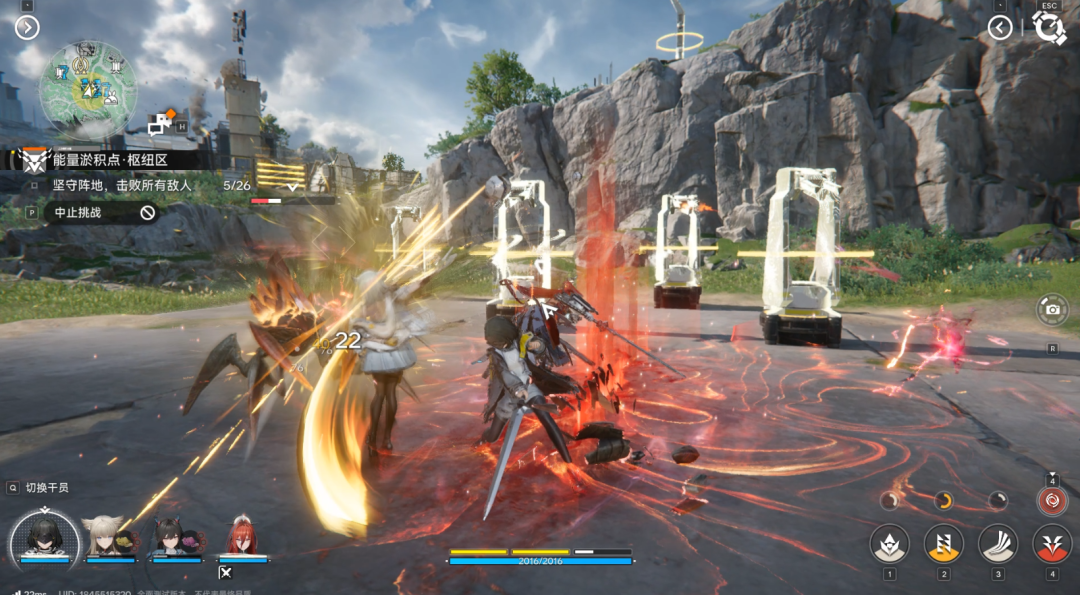
Task: Activate the red winged-emblem skill
Action: point(1052,544)
